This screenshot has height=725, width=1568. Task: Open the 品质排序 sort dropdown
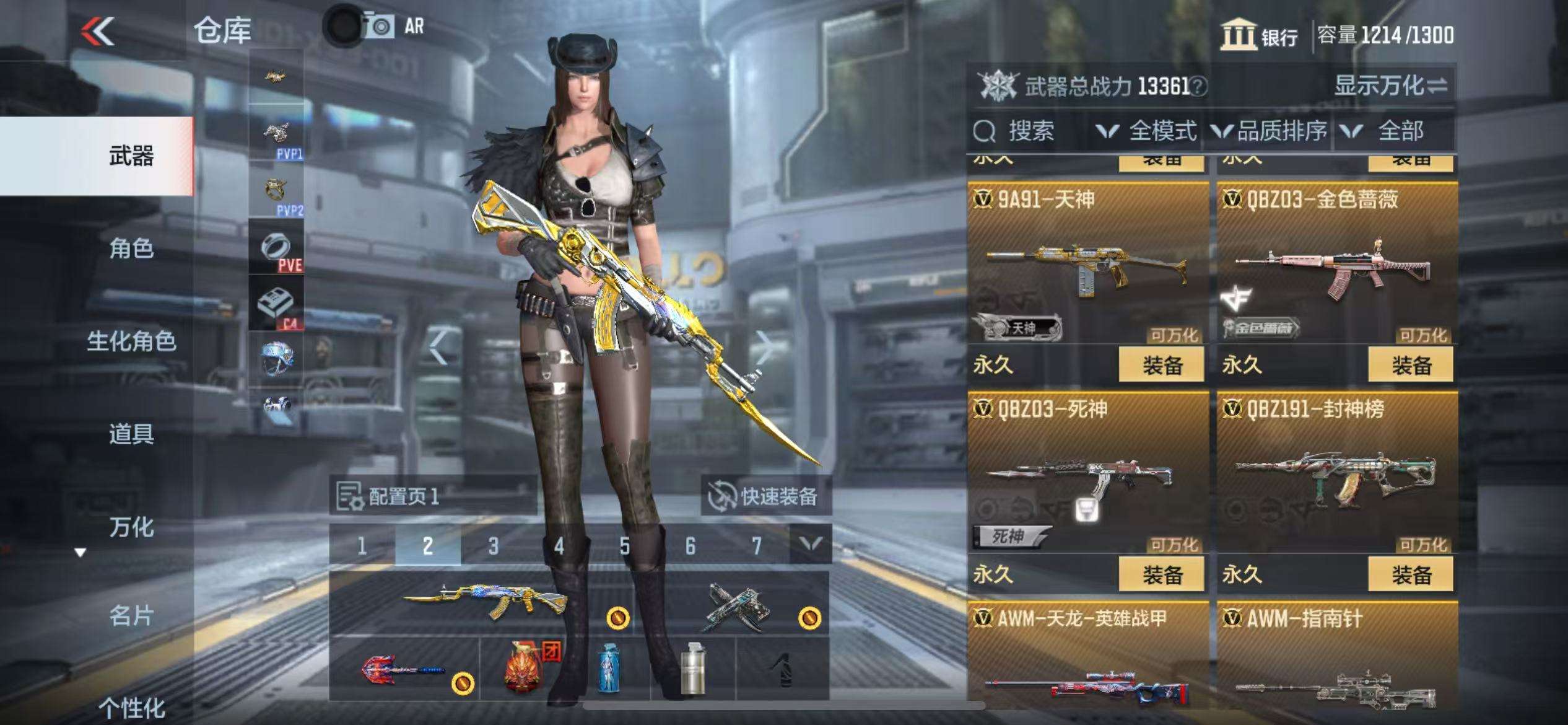[x=1270, y=131]
